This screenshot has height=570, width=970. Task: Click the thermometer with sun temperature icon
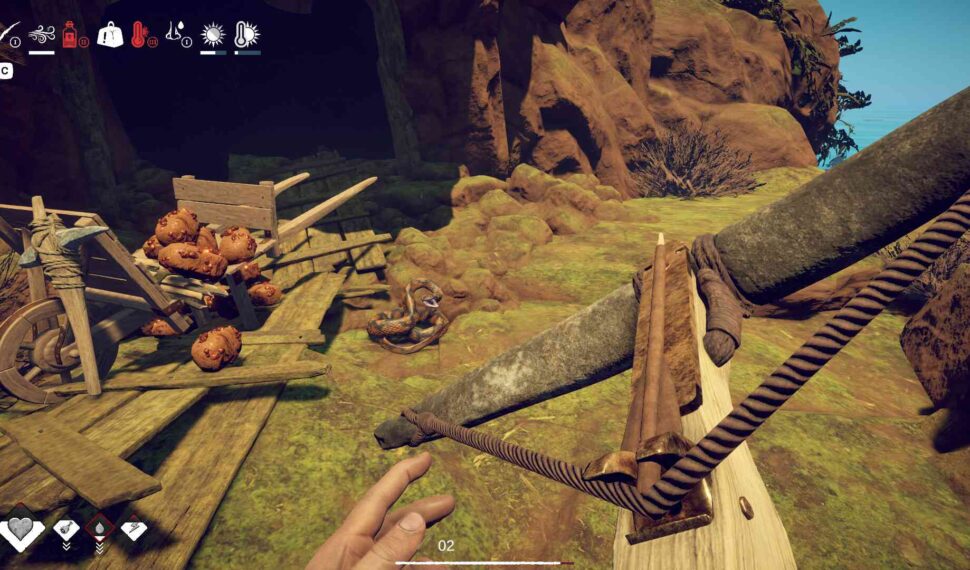(x=246, y=35)
